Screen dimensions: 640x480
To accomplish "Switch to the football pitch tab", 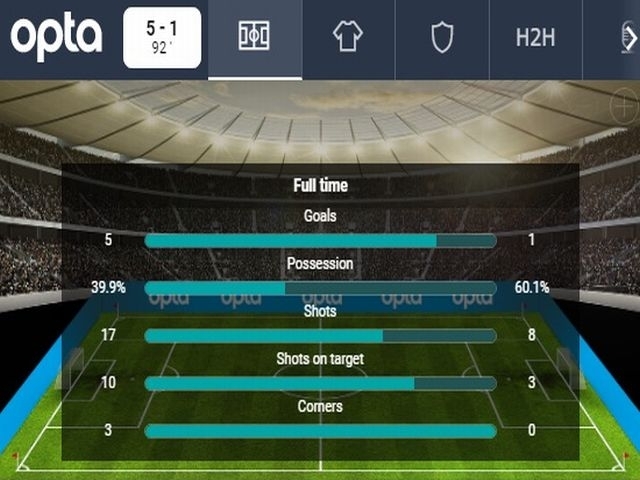I will coord(254,38).
